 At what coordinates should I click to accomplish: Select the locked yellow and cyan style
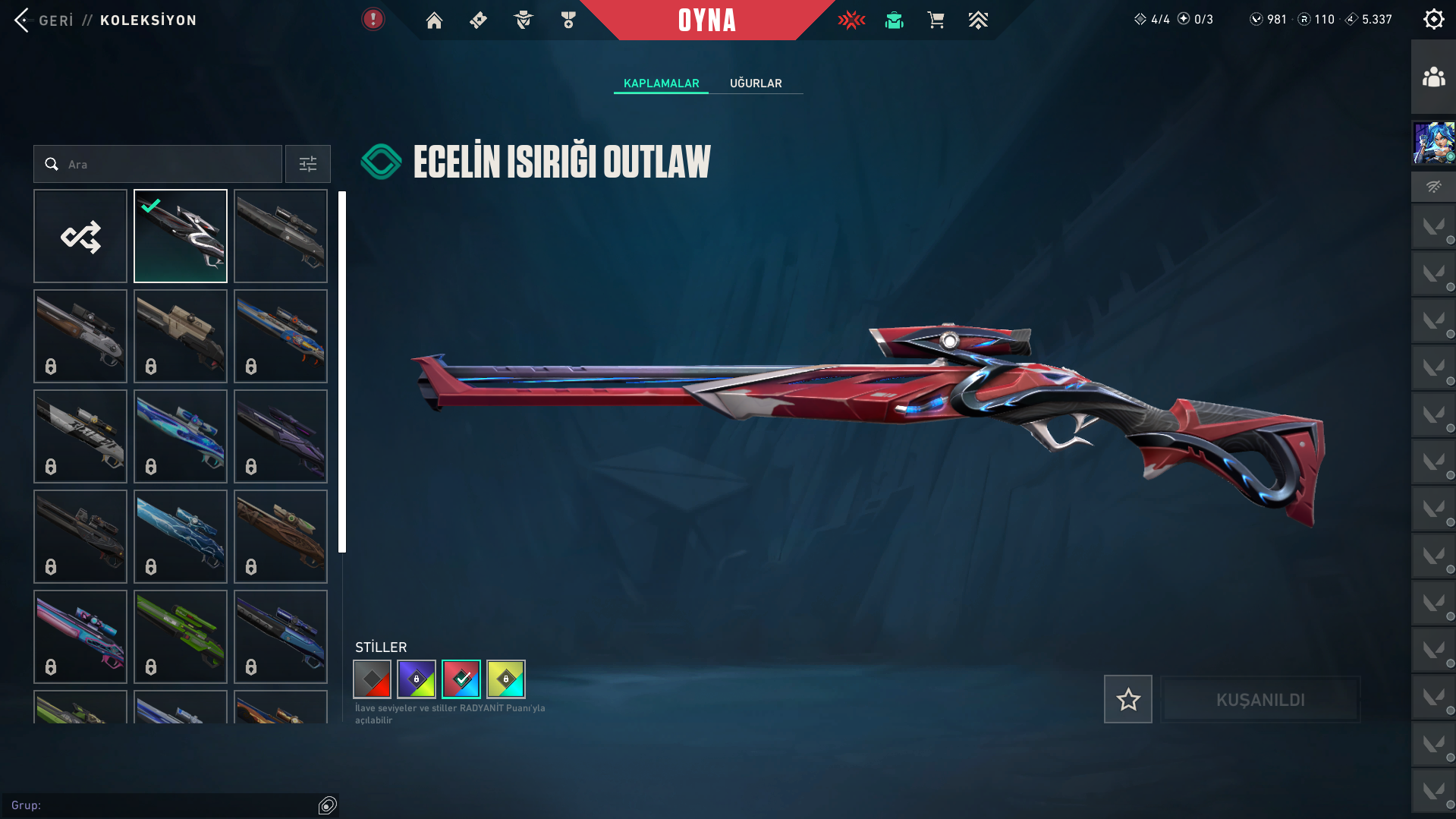click(506, 679)
